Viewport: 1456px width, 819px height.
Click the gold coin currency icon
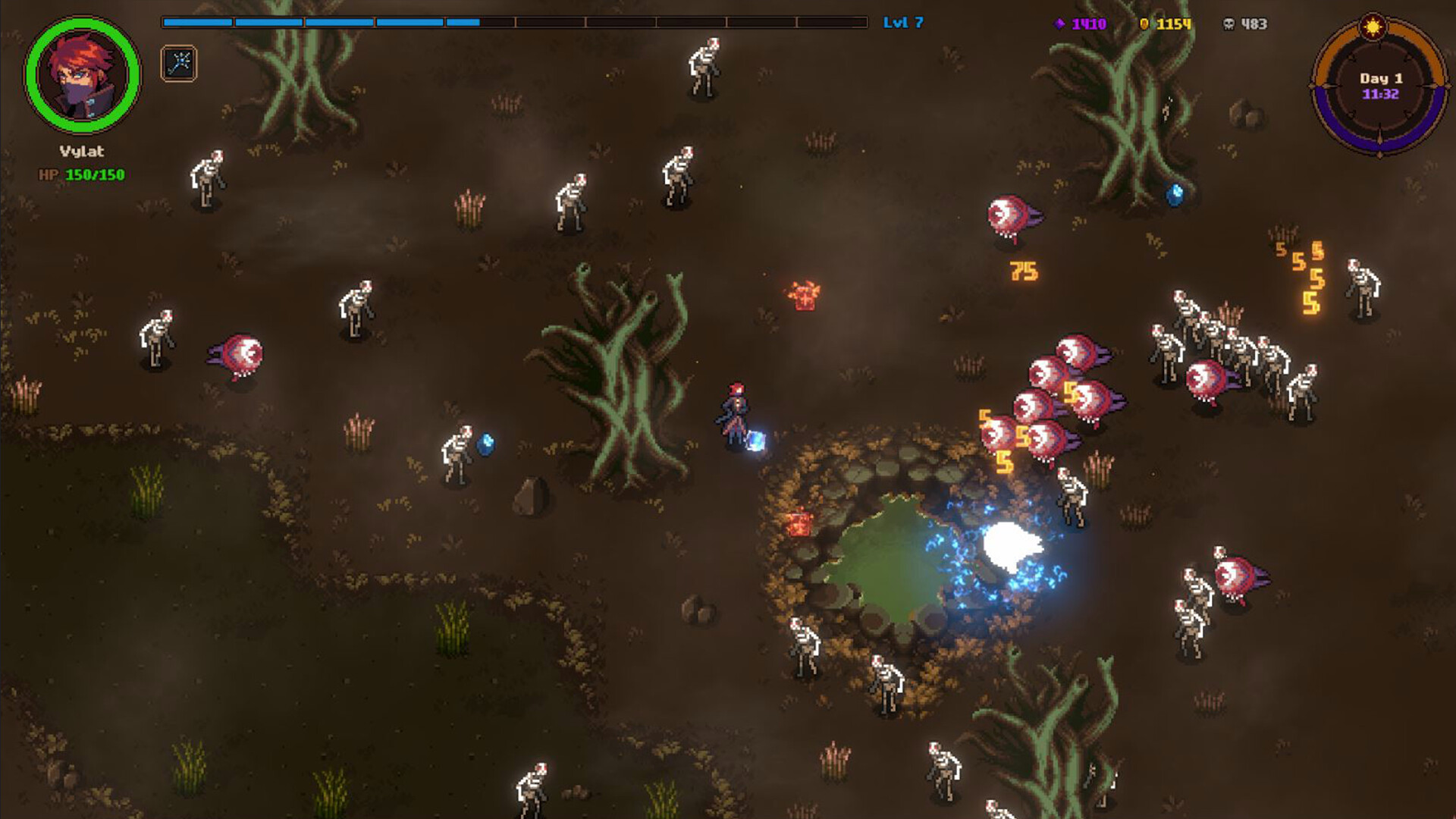coord(1145,24)
